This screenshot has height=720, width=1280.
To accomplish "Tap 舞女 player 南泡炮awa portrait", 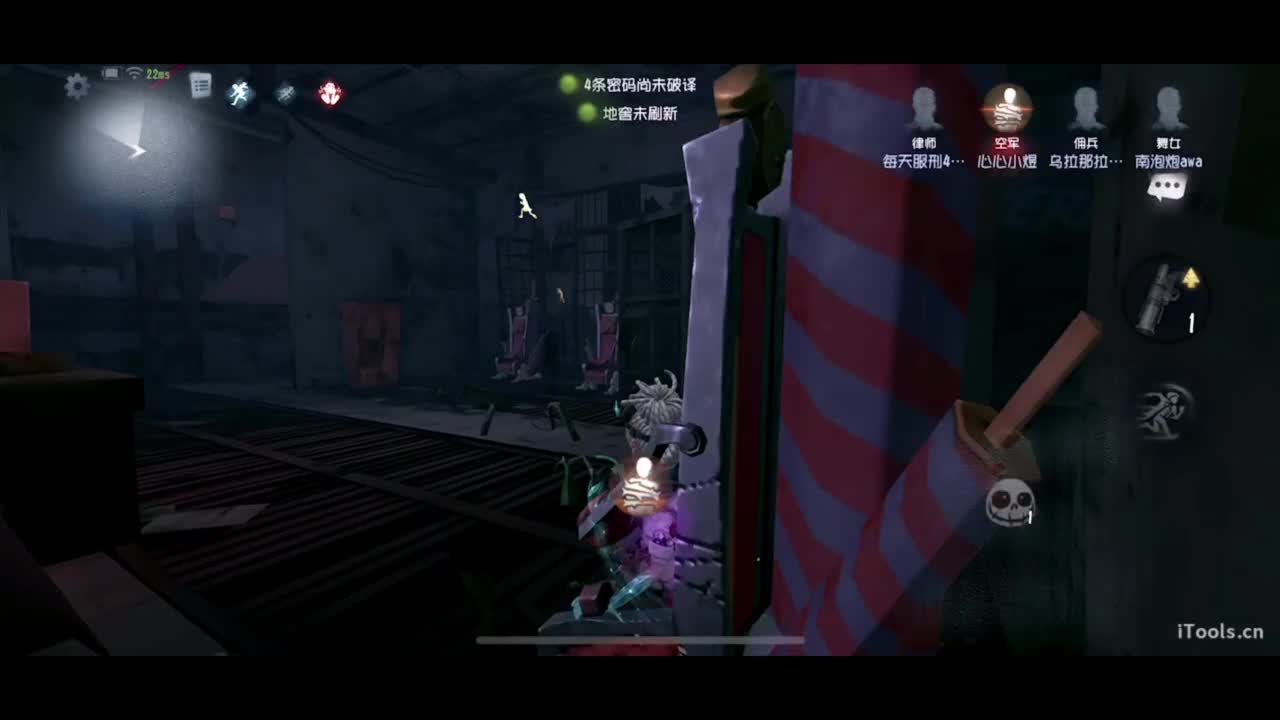I will point(1168,107).
